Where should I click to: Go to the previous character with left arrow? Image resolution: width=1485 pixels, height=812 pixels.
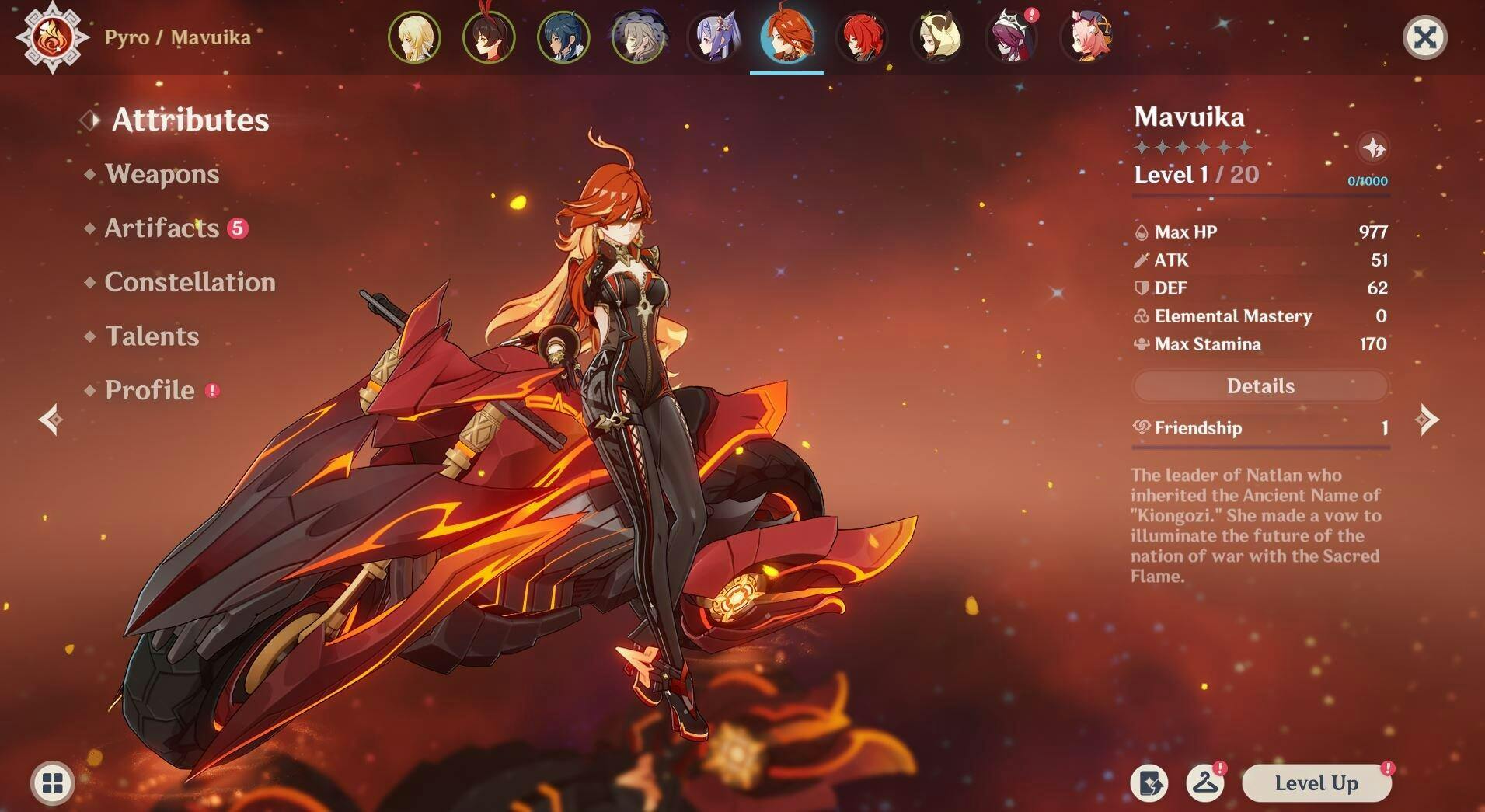[x=51, y=420]
